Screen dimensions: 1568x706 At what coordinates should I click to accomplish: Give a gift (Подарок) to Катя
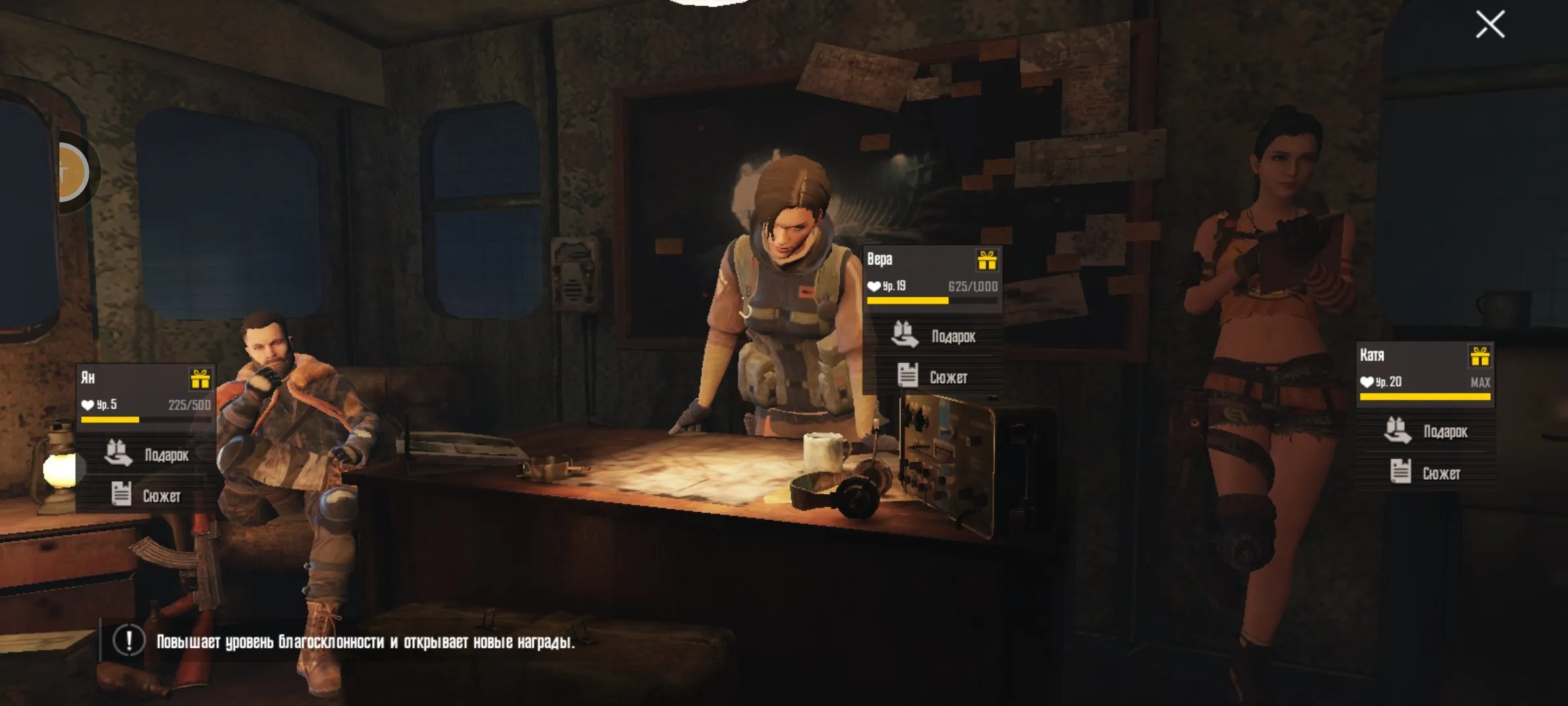pyautogui.click(x=1426, y=431)
